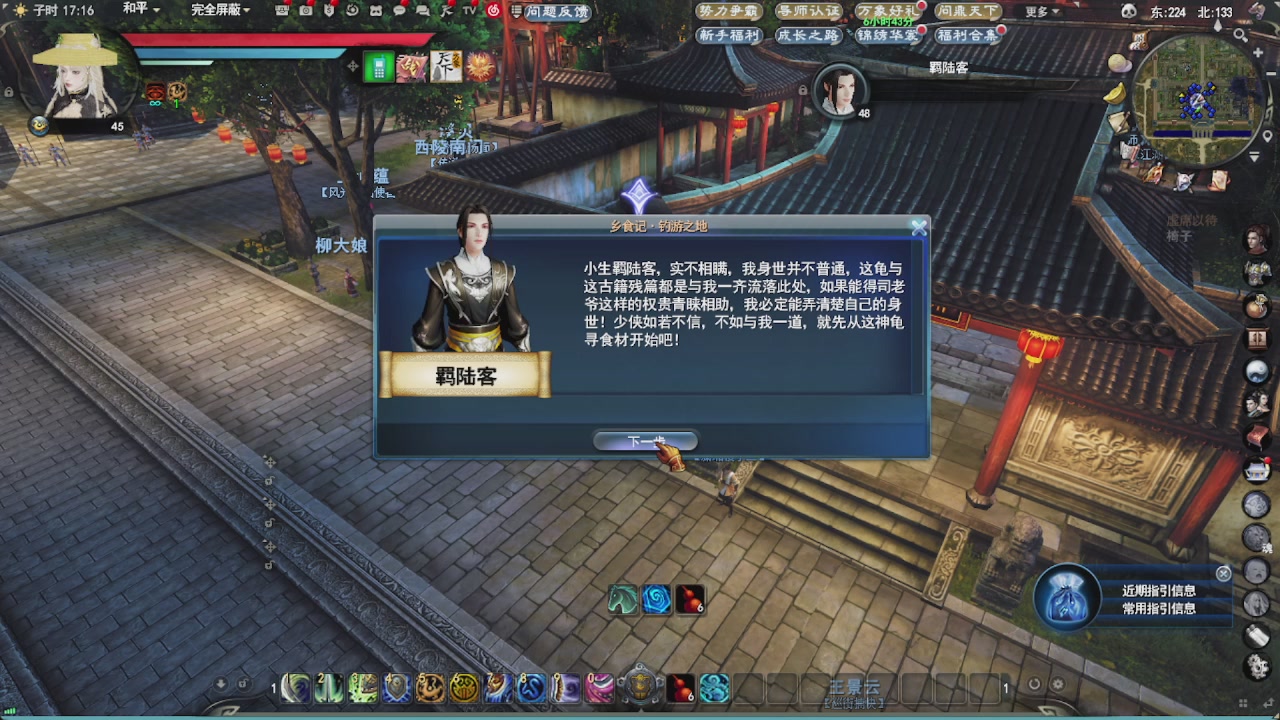Click the golden guild emblem on the hotbar
This screenshot has width=1280, height=720.
pos(639,688)
